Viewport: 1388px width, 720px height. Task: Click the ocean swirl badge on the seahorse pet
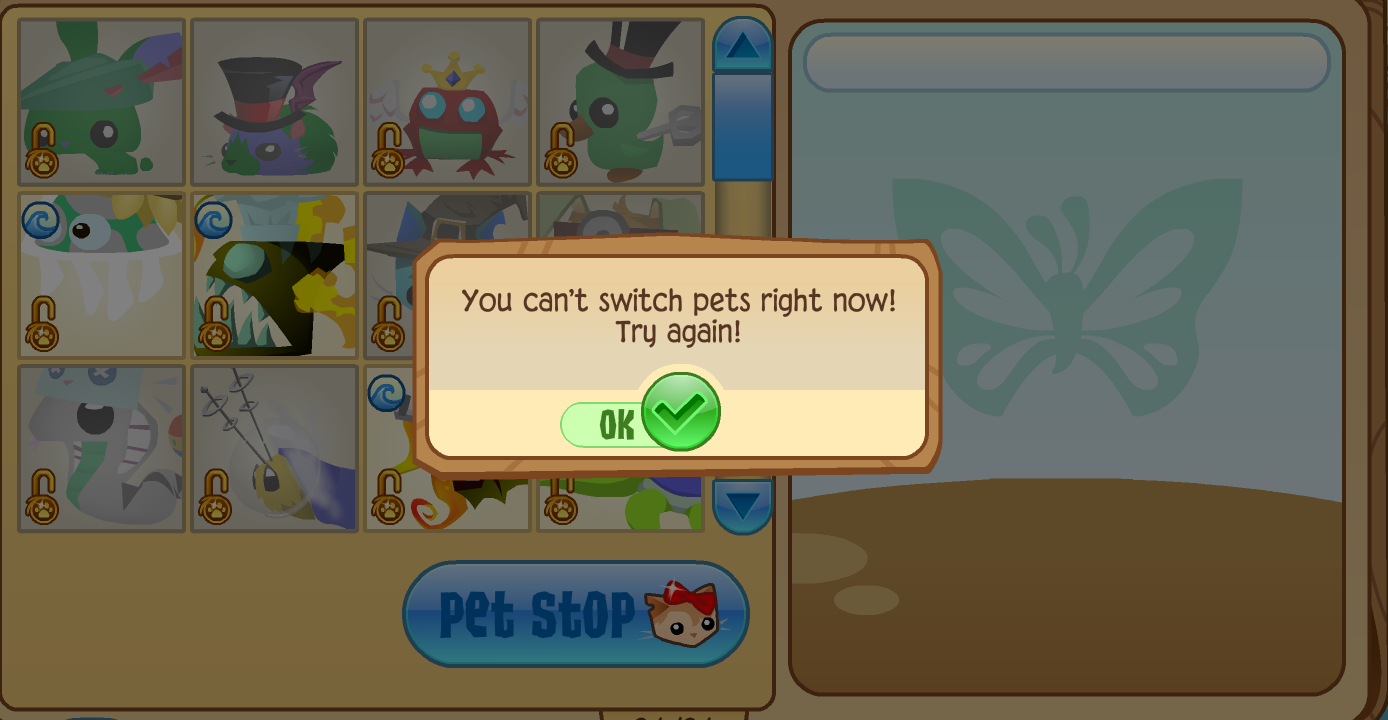(x=385, y=395)
